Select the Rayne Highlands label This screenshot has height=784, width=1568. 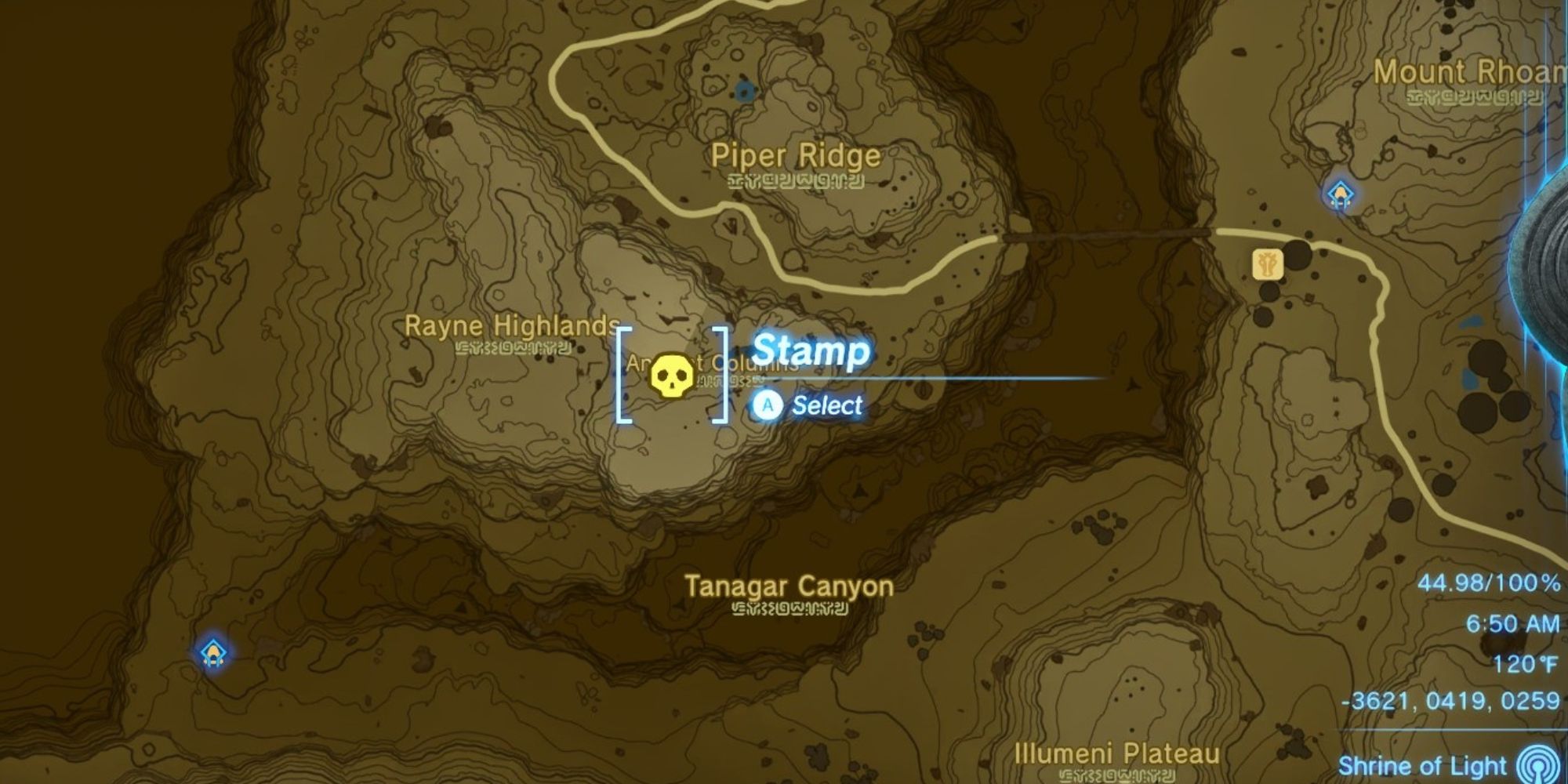point(511,327)
